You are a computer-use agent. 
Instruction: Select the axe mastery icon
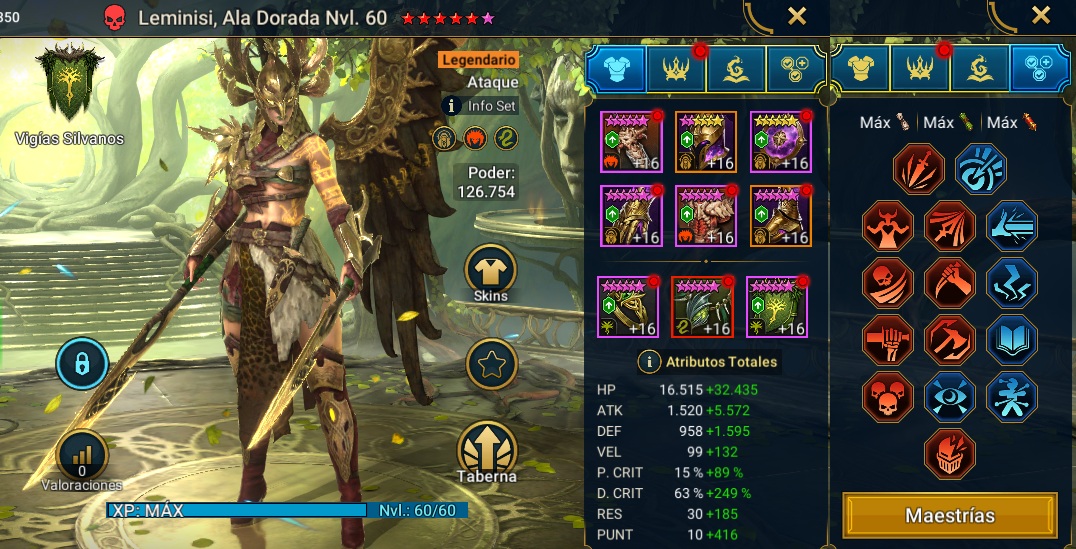tap(948, 341)
